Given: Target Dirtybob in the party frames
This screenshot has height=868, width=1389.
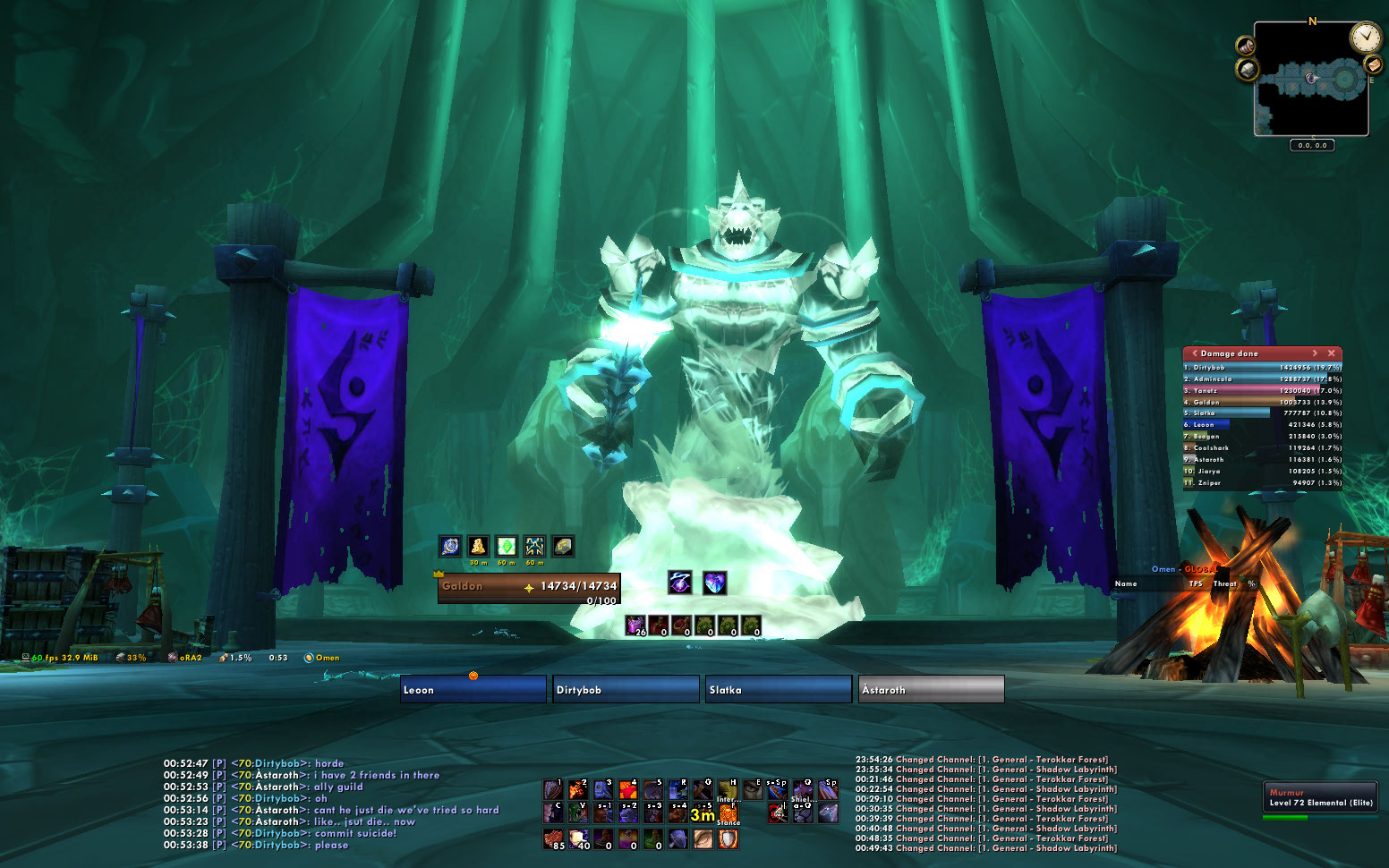Looking at the screenshot, I should tap(626, 689).
